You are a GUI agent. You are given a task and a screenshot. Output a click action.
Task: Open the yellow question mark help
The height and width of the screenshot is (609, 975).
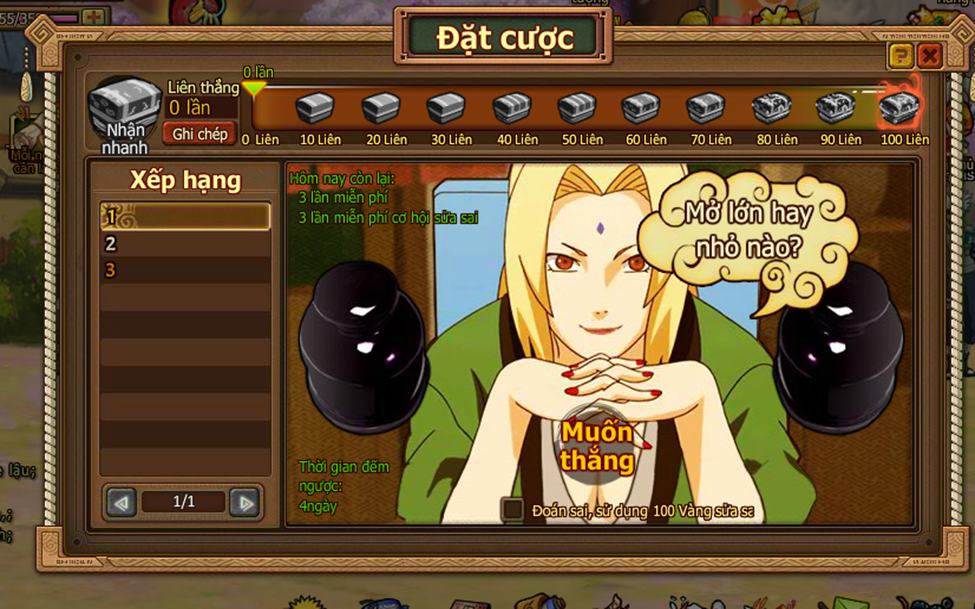[x=900, y=56]
